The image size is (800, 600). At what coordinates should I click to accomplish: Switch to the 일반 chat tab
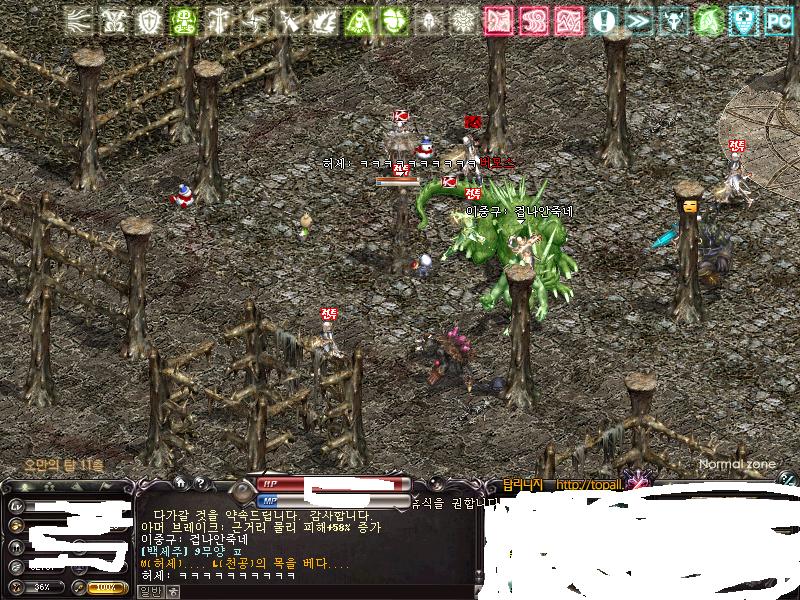point(147,591)
